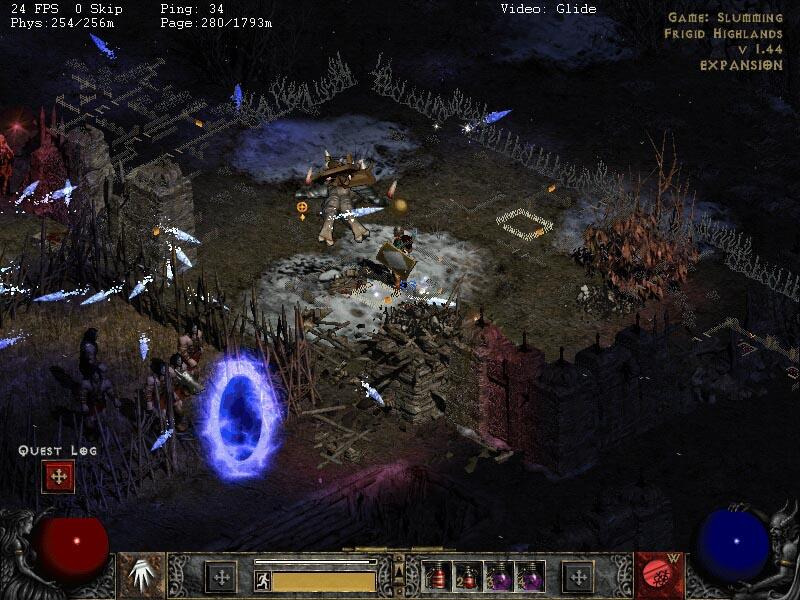This screenshot has height=600, width=800.
Task: Toggle the run/walk running man button
Action: coord(263,580)
